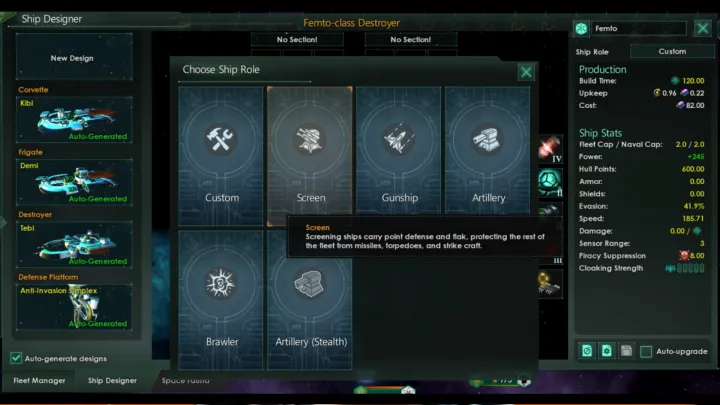Close the Choose Ship Role dialog
Image resolution: width=720 pixels, height=405 pixels.
[526, 71]
